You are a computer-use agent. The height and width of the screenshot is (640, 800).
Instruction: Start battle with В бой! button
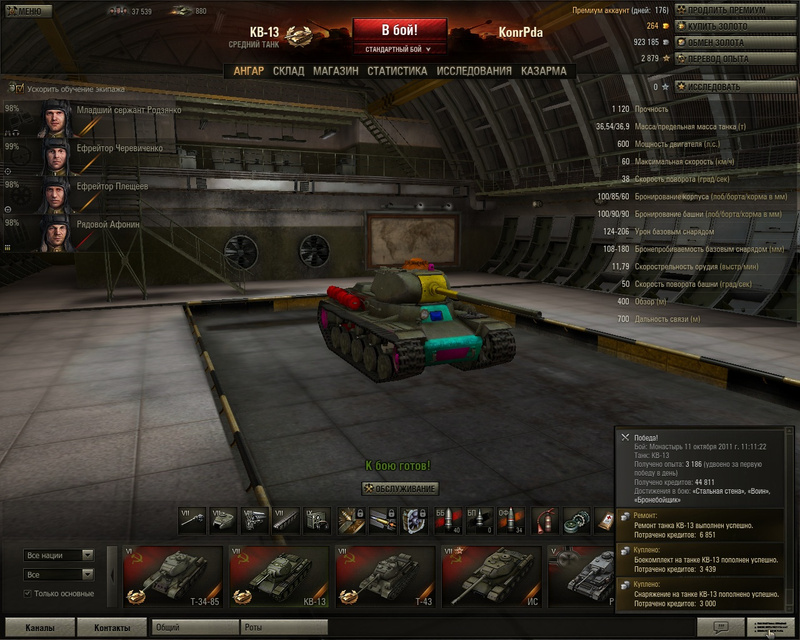point(399,30)
